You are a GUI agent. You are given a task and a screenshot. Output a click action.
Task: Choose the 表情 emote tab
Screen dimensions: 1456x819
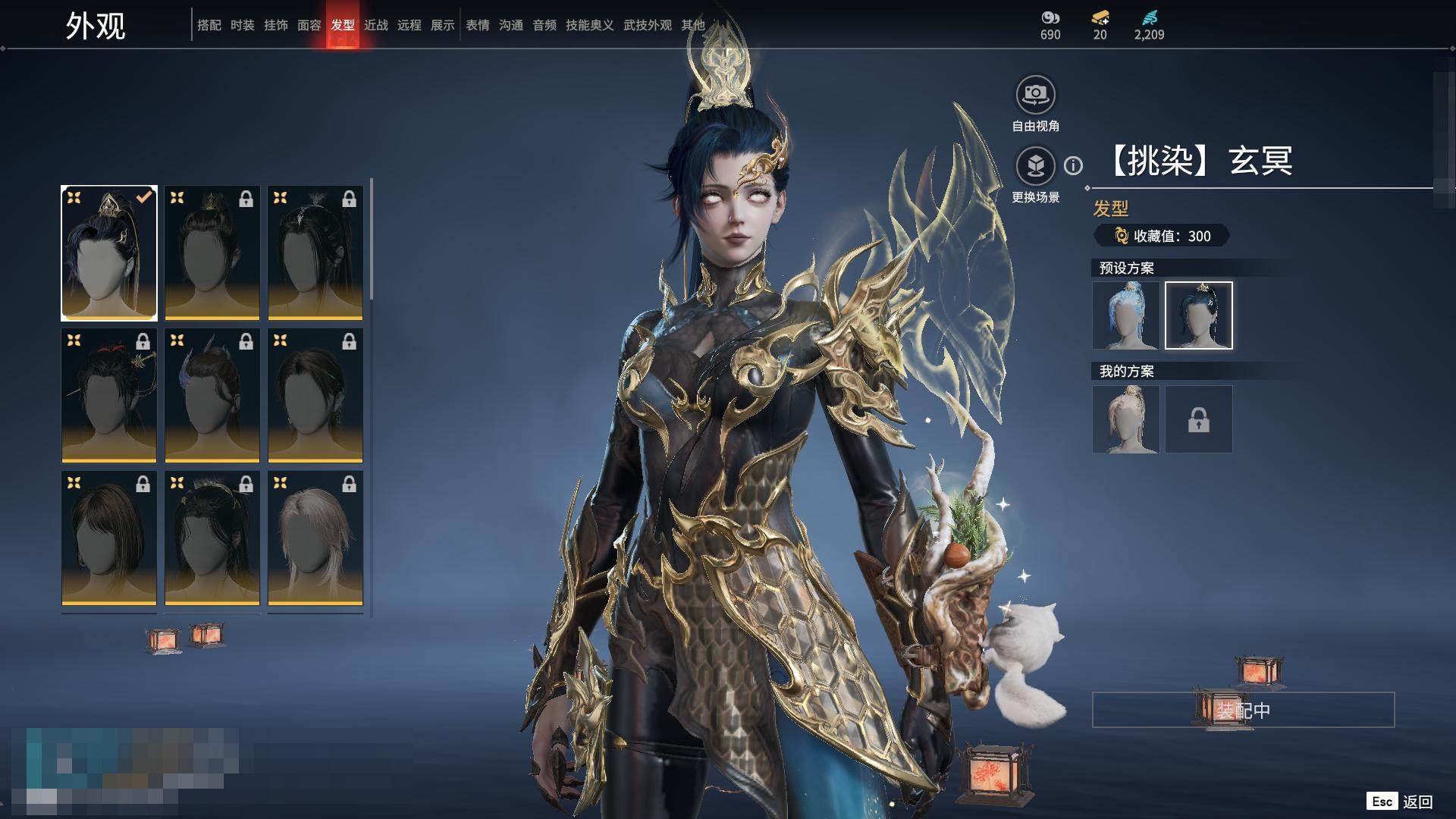pyautogui.click(x=477, y=25)
